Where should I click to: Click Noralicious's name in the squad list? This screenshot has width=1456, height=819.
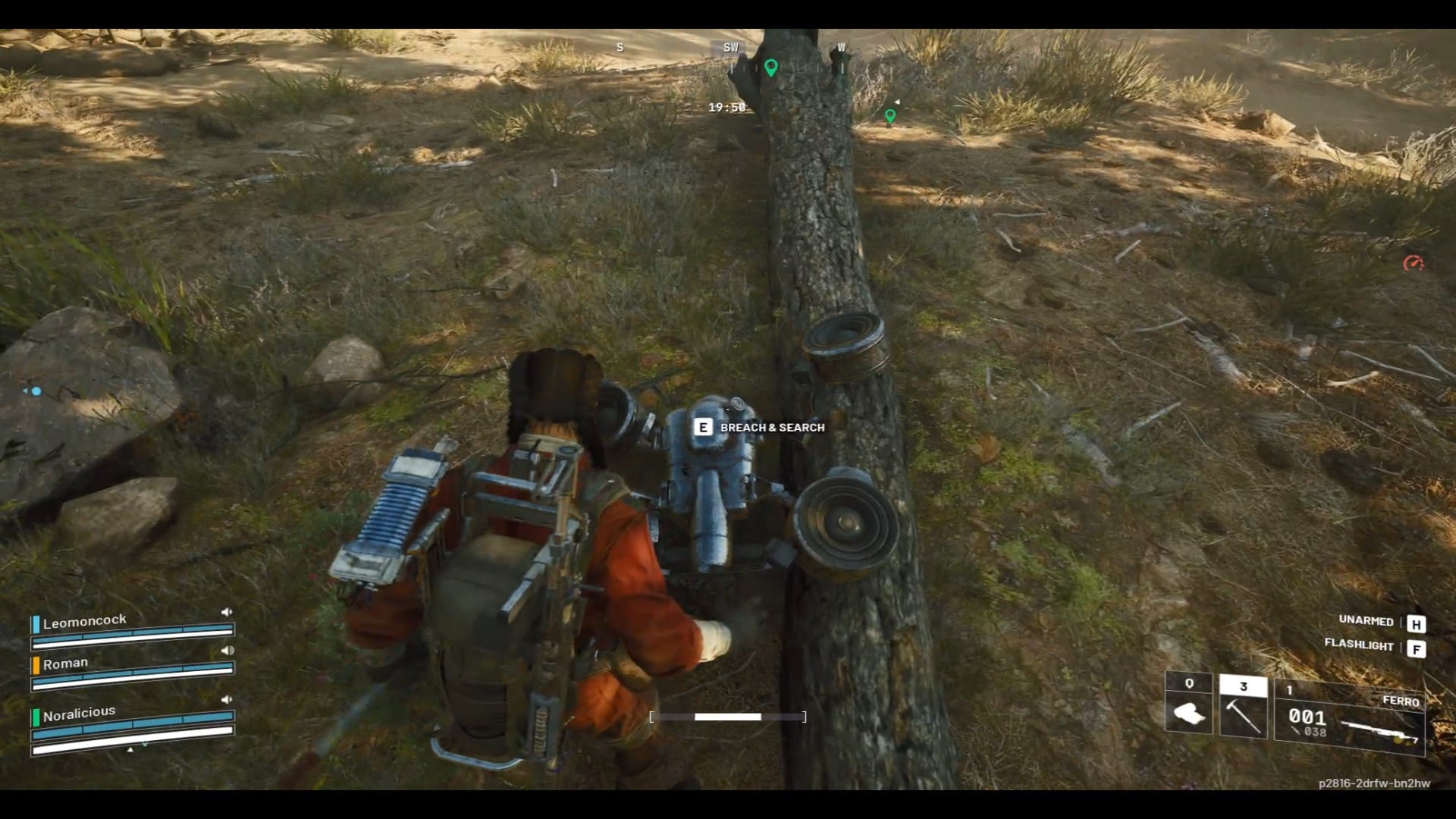click(x=79, y=714)
